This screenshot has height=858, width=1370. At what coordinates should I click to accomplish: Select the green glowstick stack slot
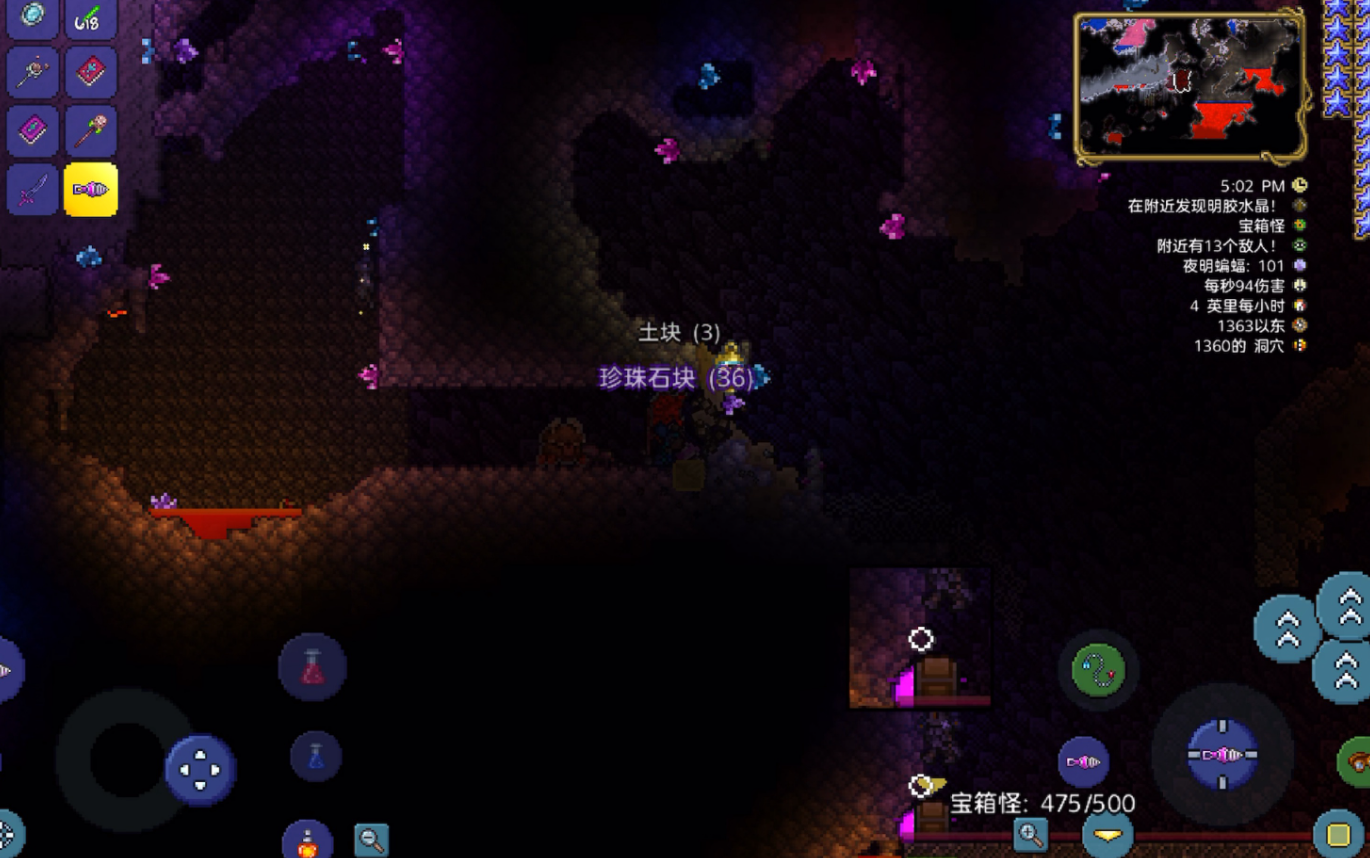[x=91, y=17]
